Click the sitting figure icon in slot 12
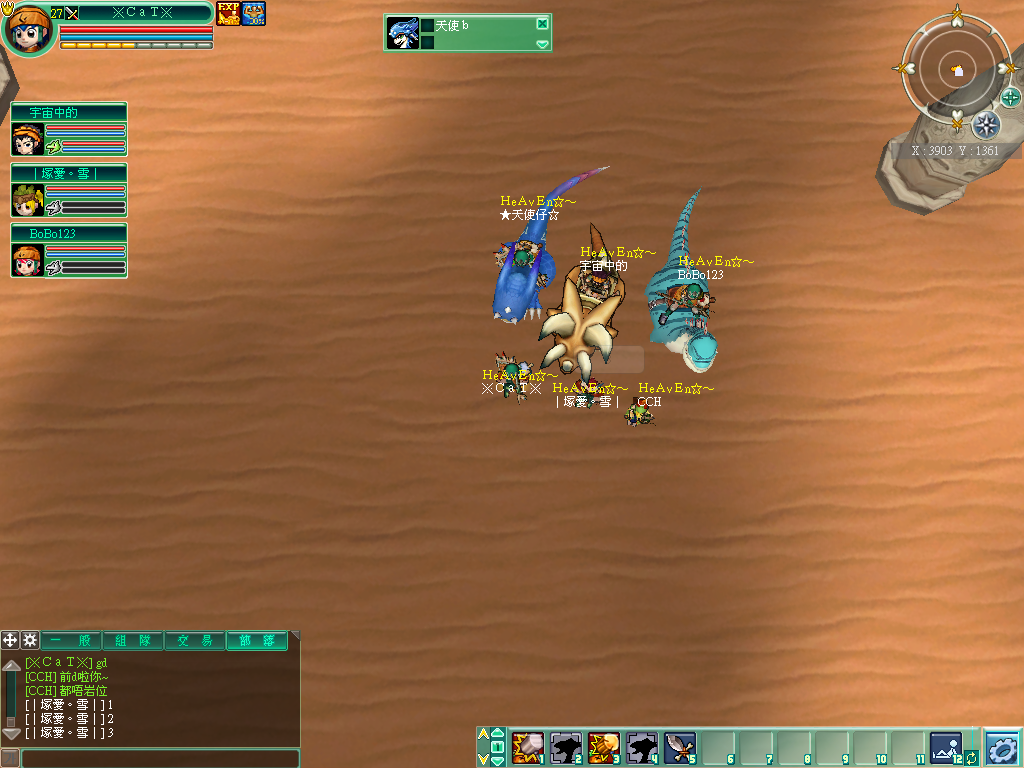This screenshot has width=1024, height=768. coord(945,746)
